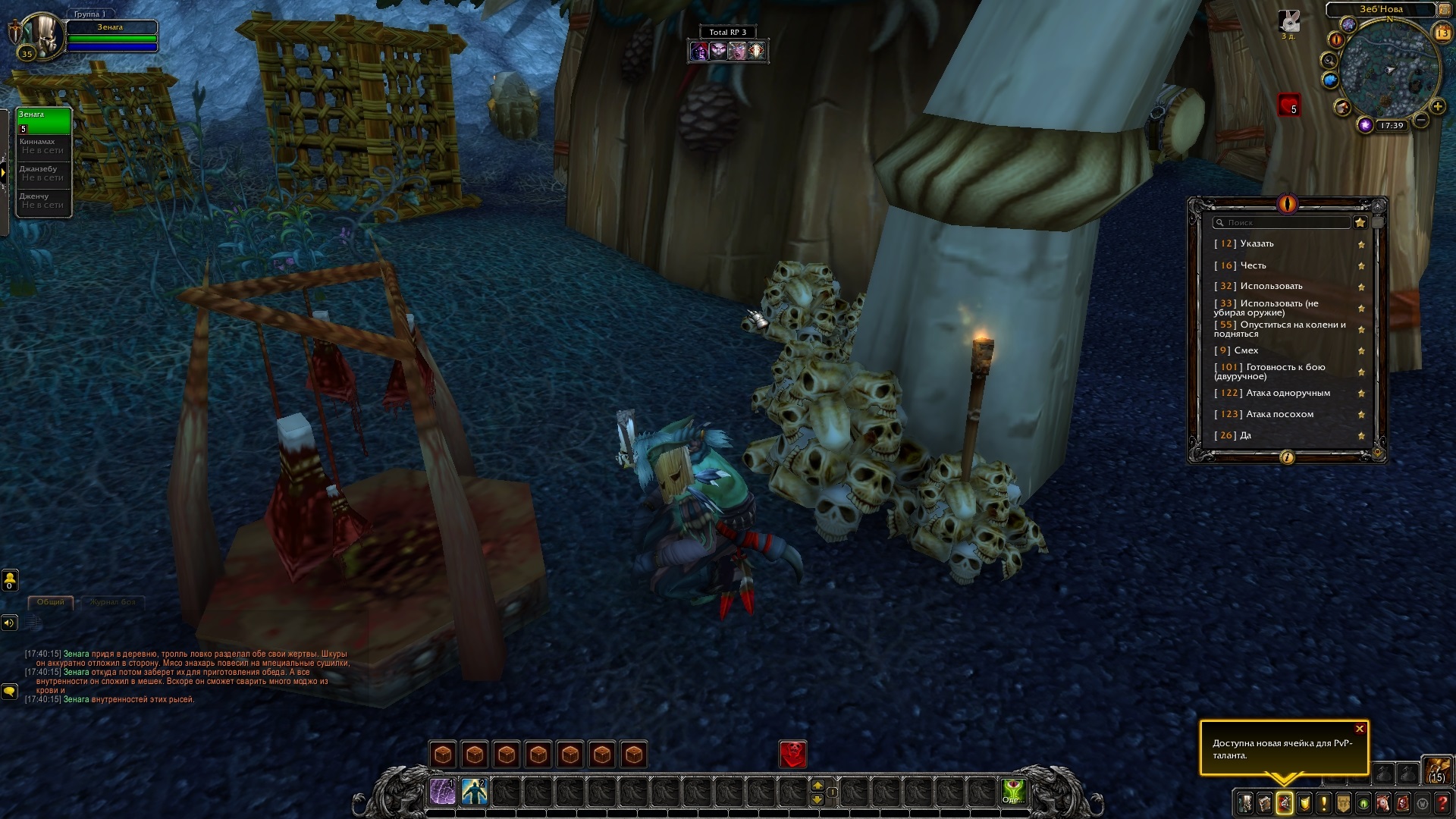
Task: Switch to the "Журнал боя" chat tab
Action: pyautogui.click(x=112, y=602)
